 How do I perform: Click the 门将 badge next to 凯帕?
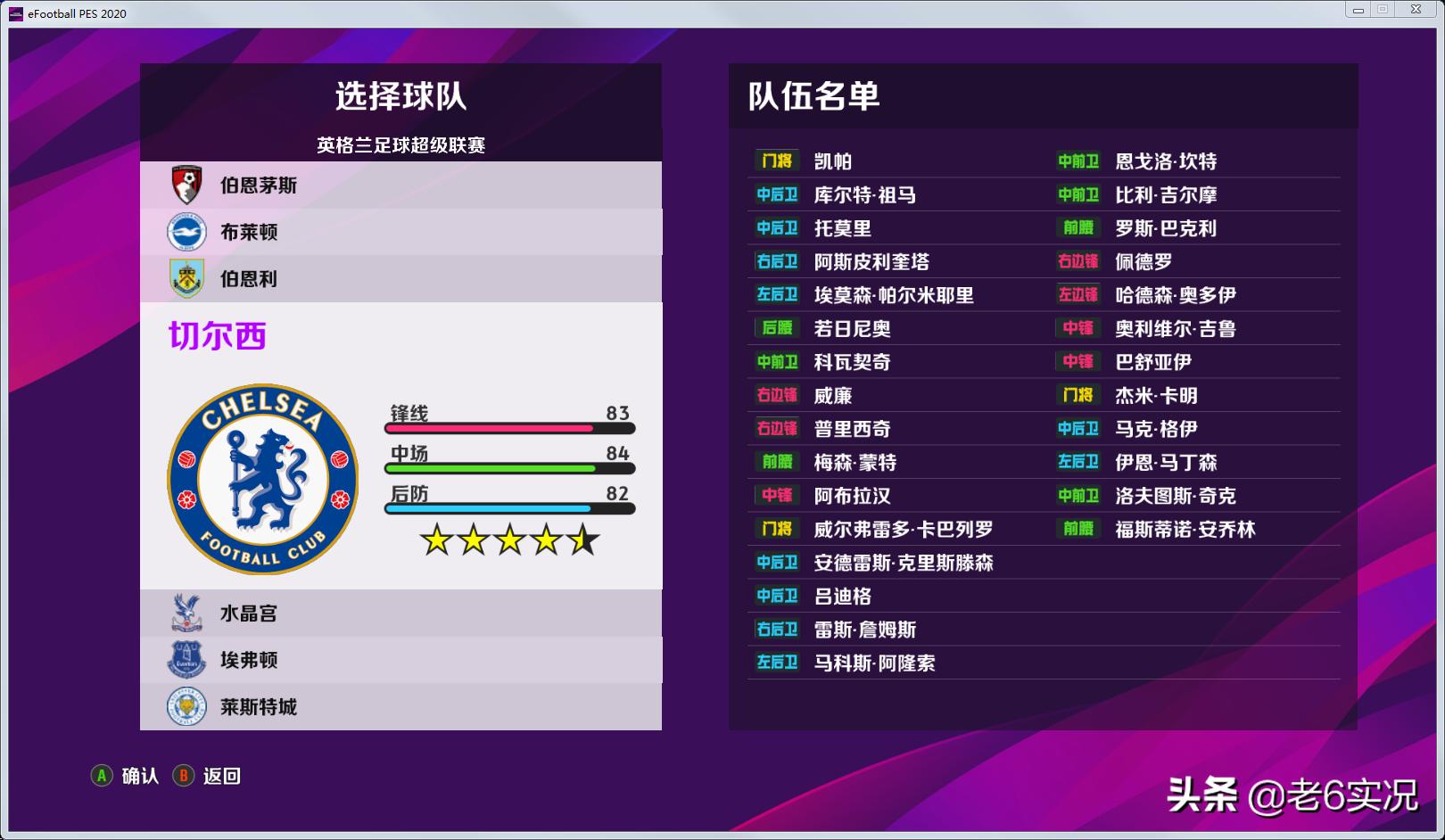pyautogui.click(x=775, y=161)
